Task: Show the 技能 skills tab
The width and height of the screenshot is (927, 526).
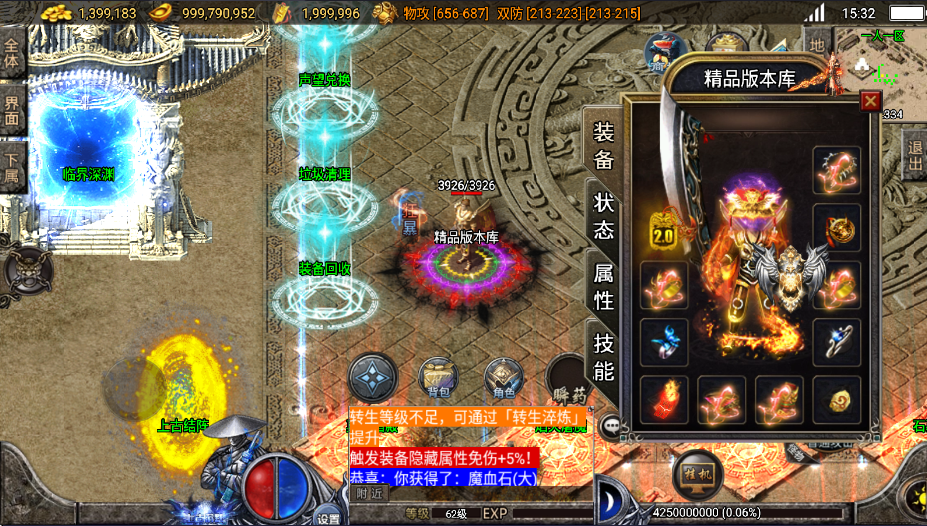Action: [603, 355]
